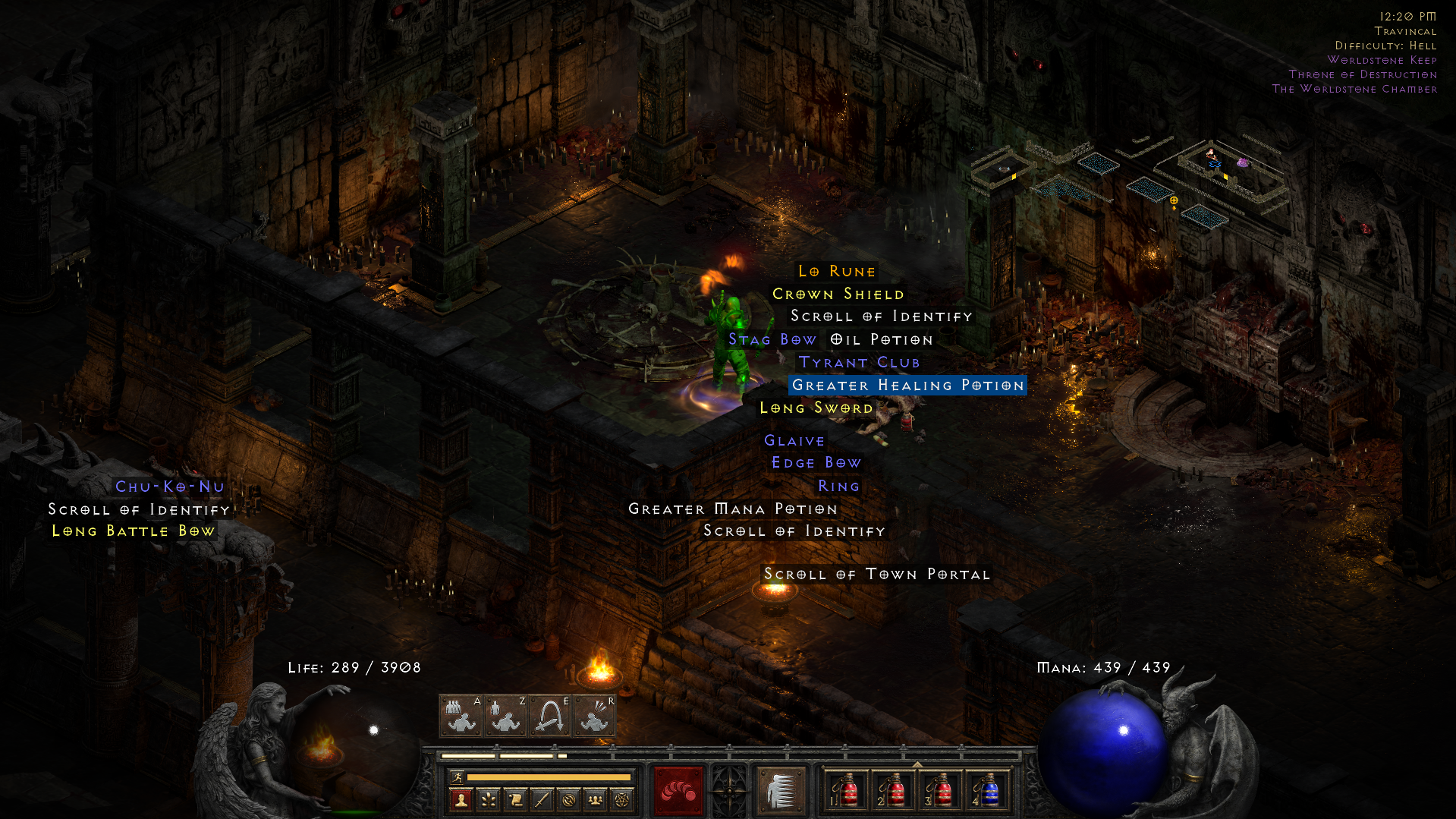Toggle run/walk mode

point(458,776)
